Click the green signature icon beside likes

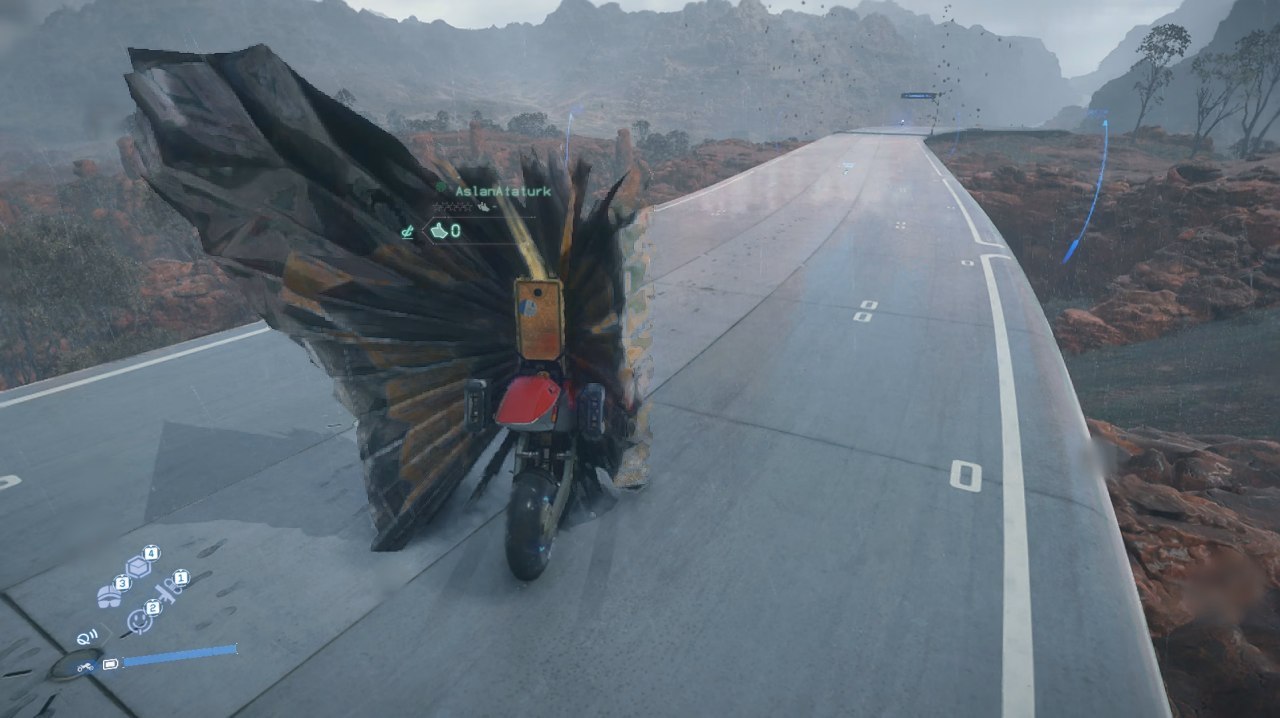407,232
